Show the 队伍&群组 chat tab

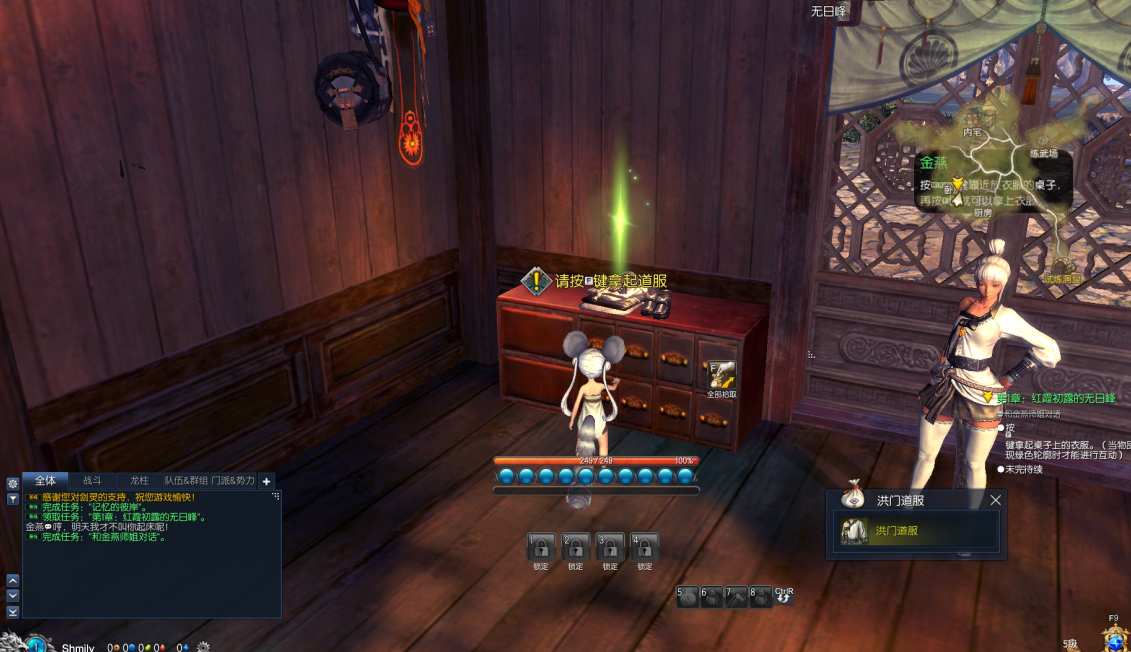[x=186, y=481]
